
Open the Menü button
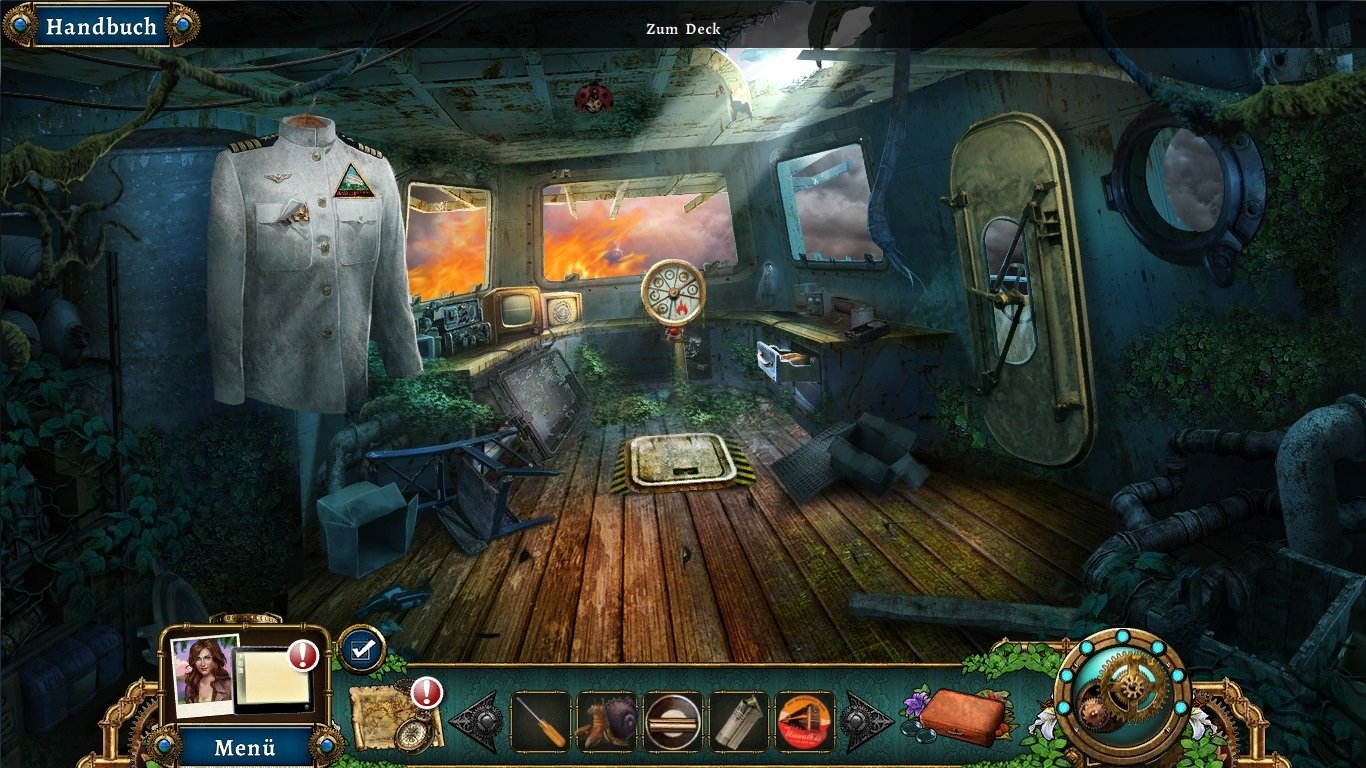tap(244, 747)
